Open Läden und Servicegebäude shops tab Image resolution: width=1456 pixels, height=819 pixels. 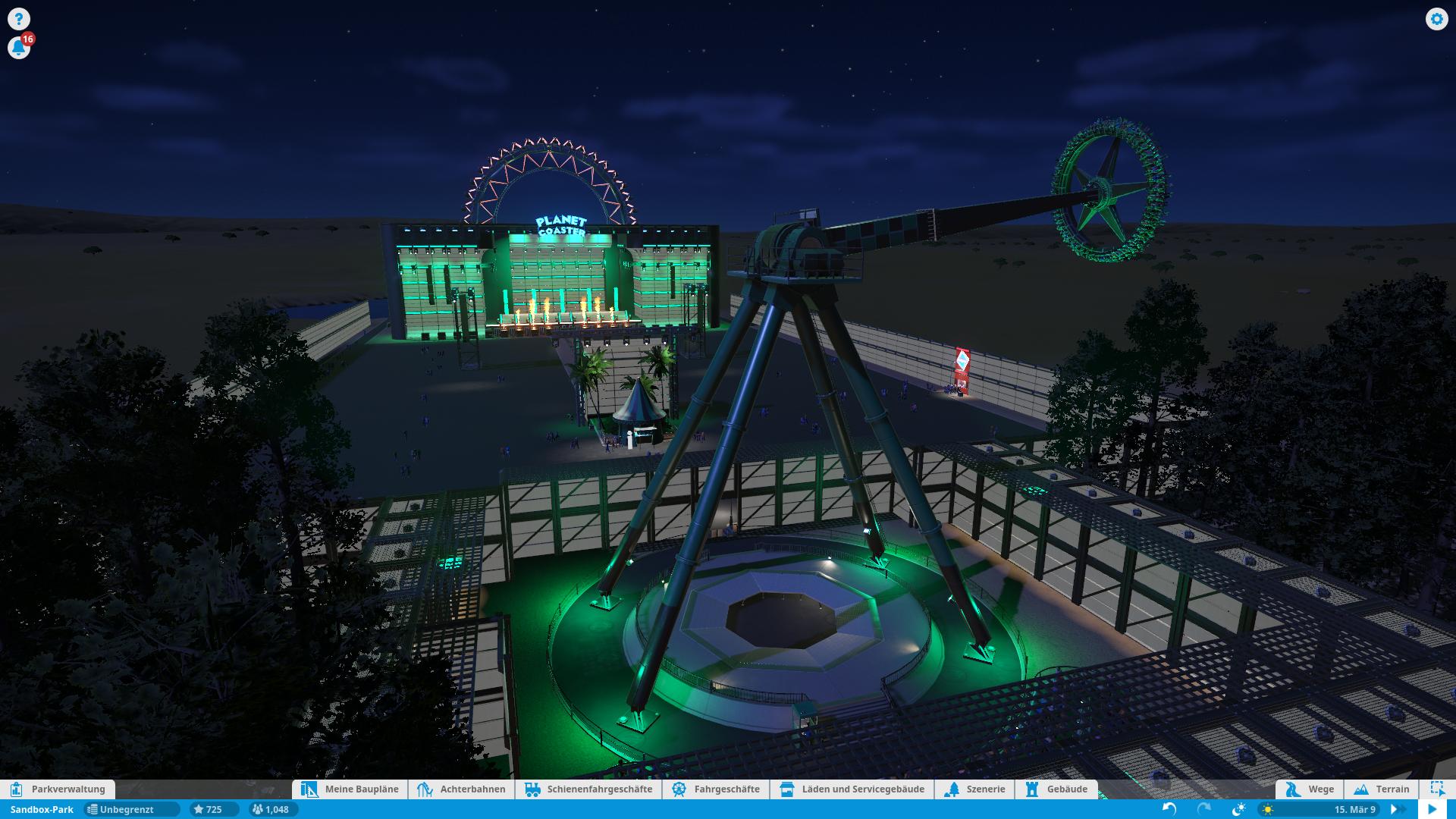coord(852,789)
